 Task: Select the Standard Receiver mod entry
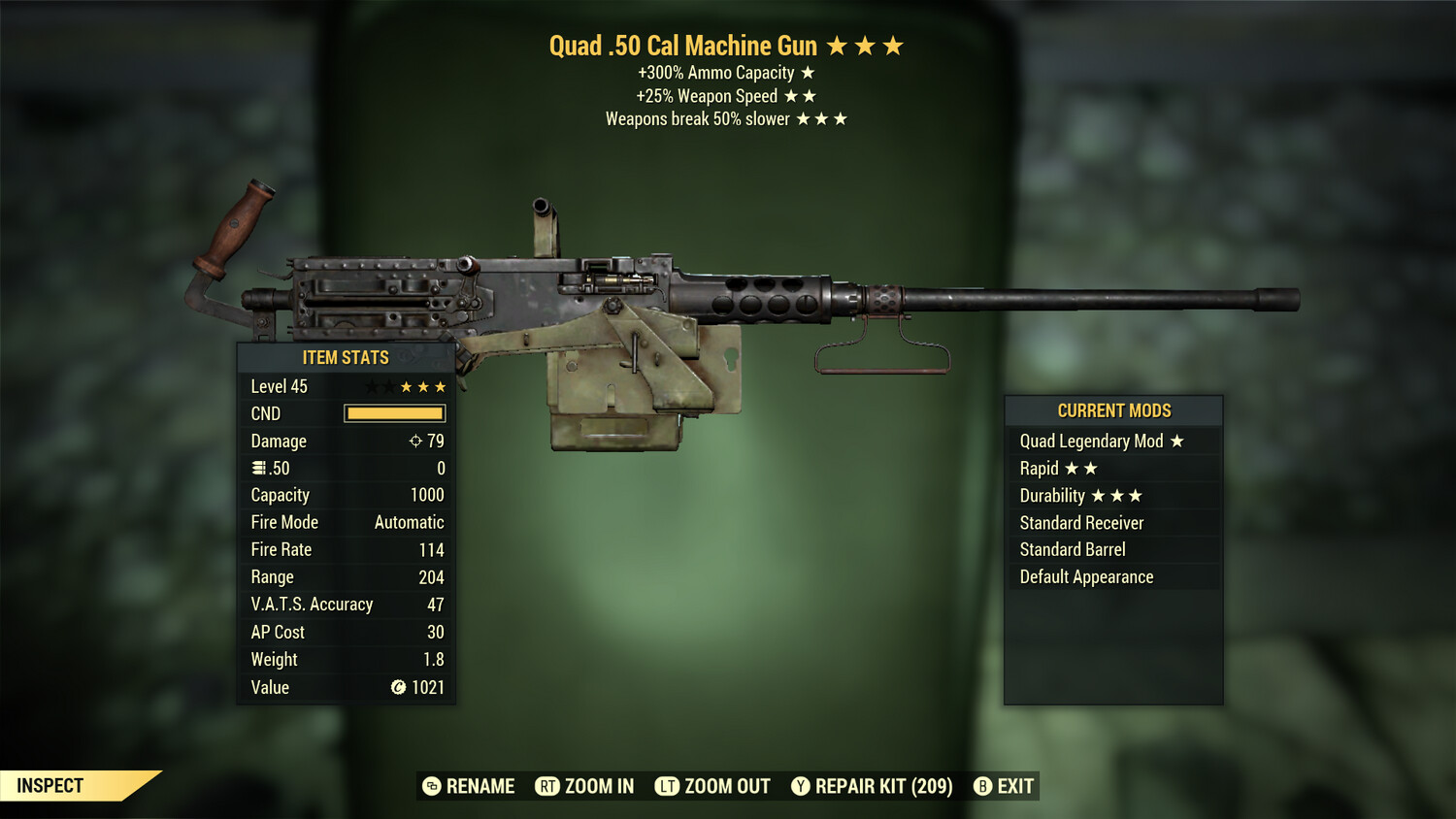pyautogui.click(x=1080, y=522)
